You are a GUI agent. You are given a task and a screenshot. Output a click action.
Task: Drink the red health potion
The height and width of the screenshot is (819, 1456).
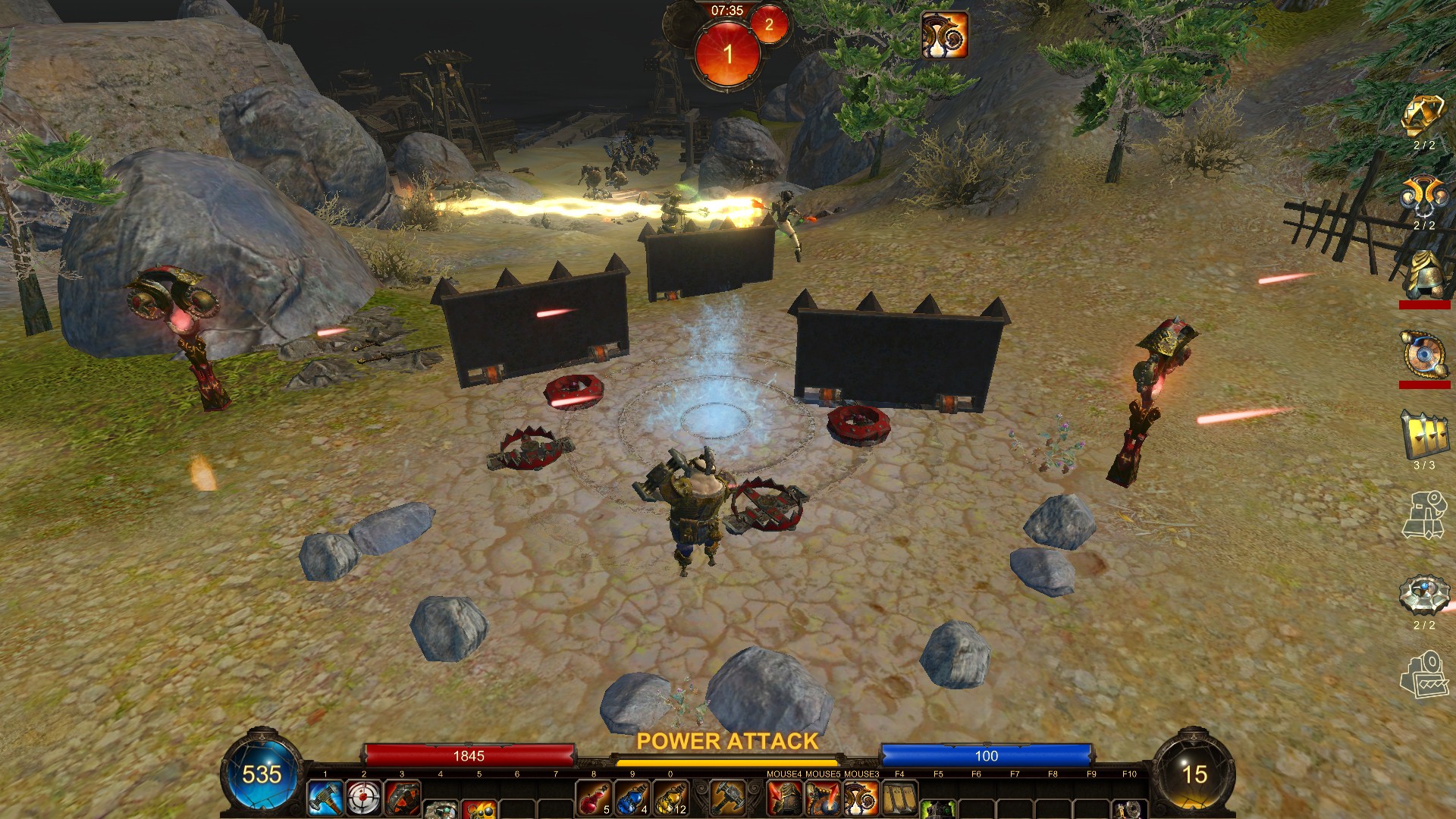coord(595,798)
